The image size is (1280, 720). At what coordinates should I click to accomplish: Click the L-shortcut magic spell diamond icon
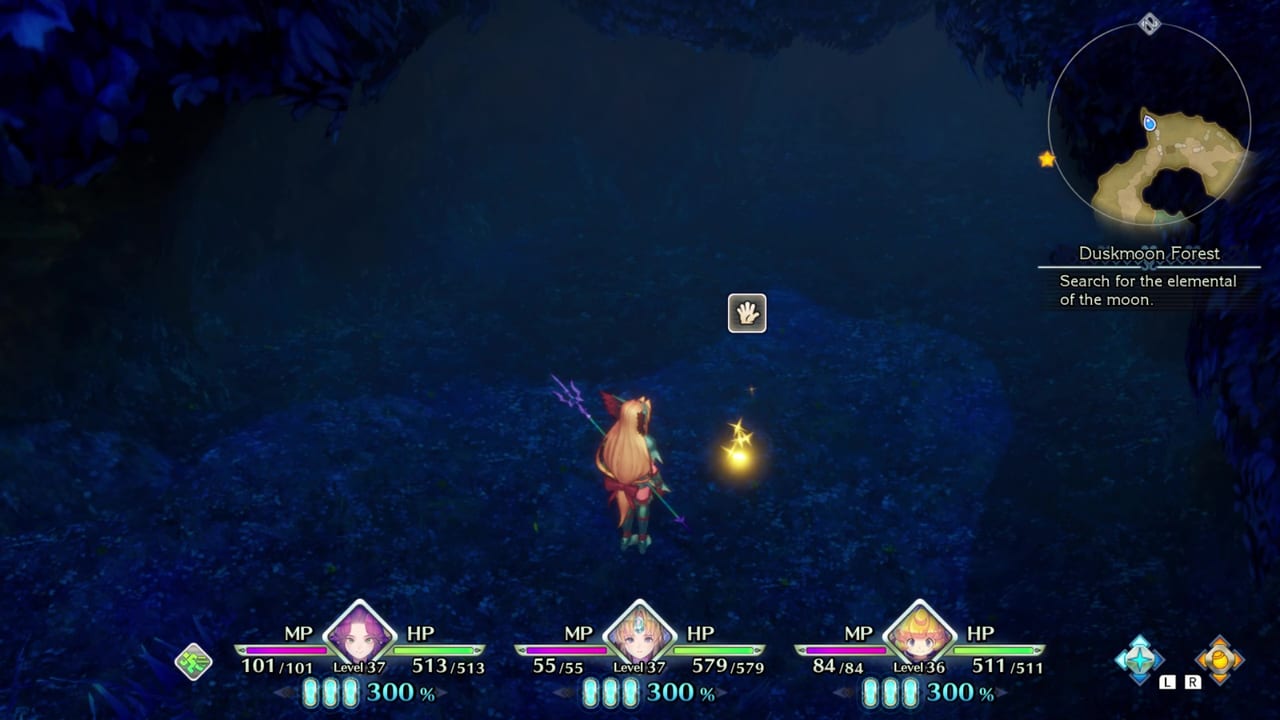[1140, 660]
